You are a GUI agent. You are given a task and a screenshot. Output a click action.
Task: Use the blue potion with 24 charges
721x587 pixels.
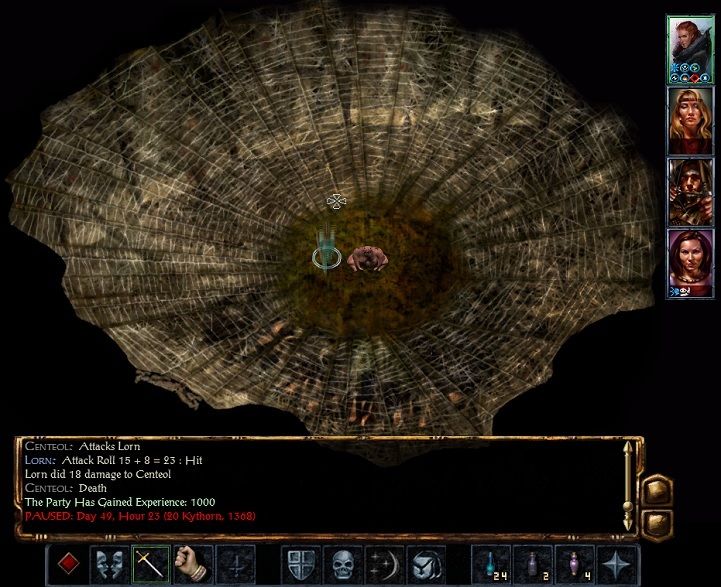pos(492,565)
